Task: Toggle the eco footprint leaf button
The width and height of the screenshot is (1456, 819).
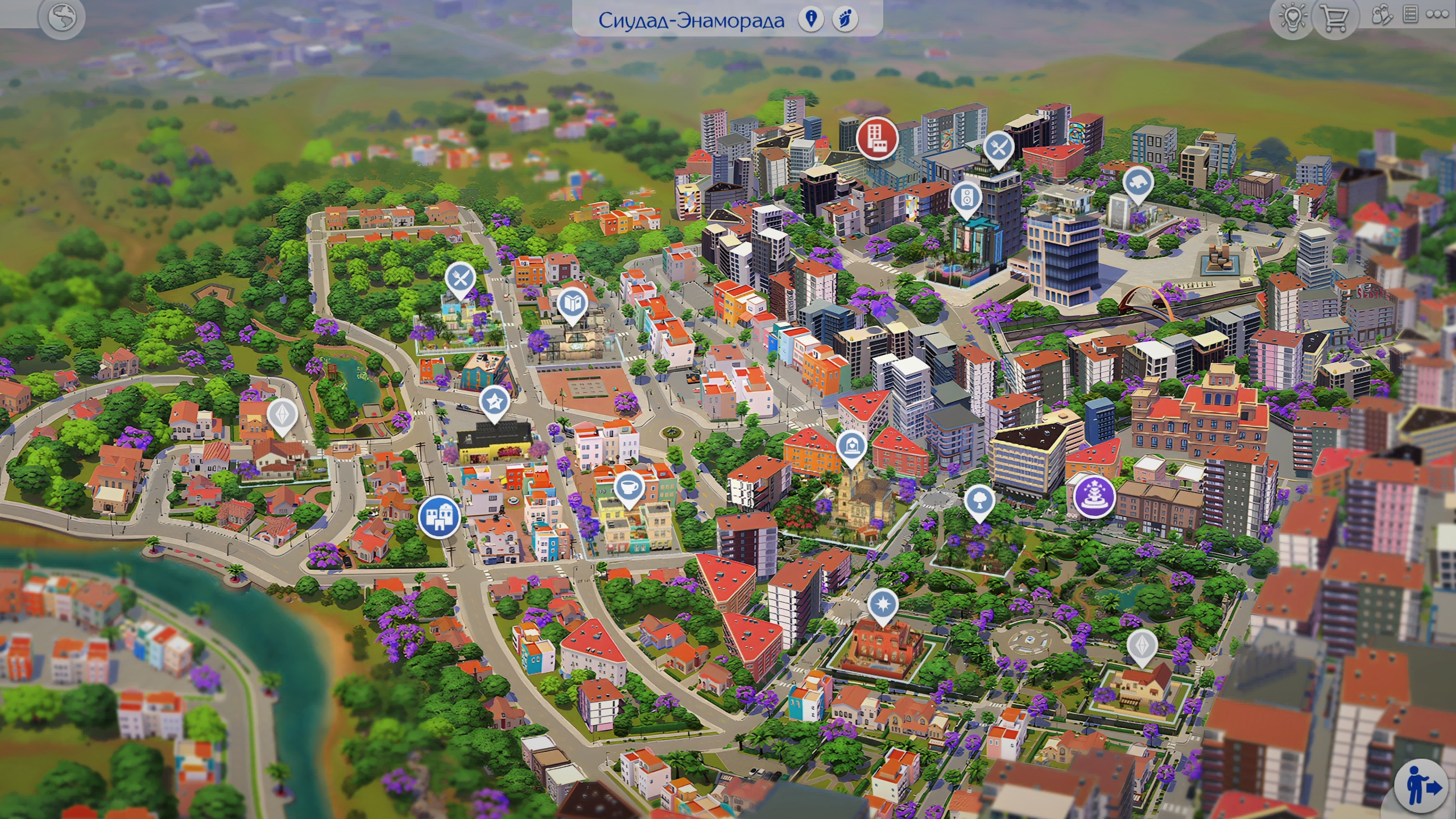Action: click(x=846, y=19)
